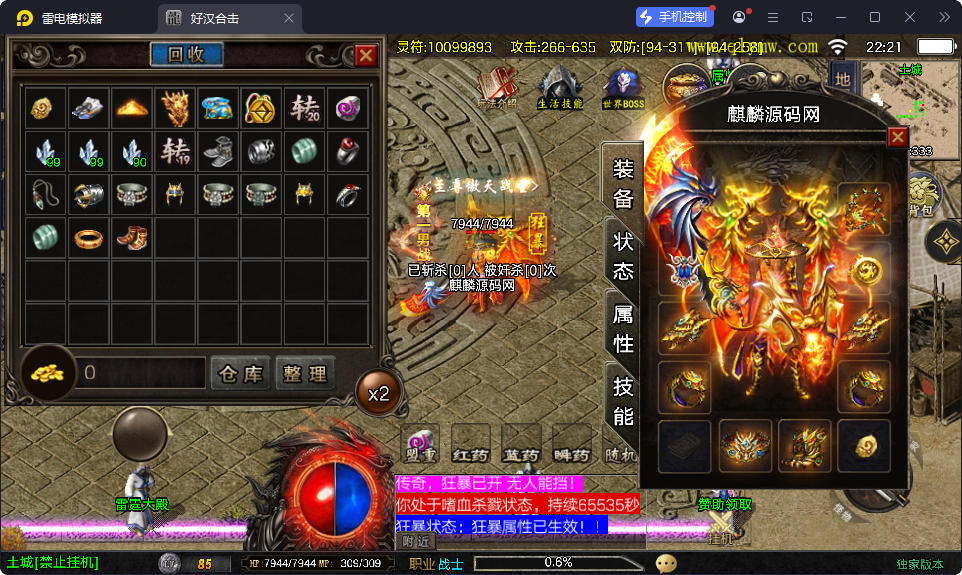
Task: Sort items with the 整理 button
Action: [x=304, y=374]
